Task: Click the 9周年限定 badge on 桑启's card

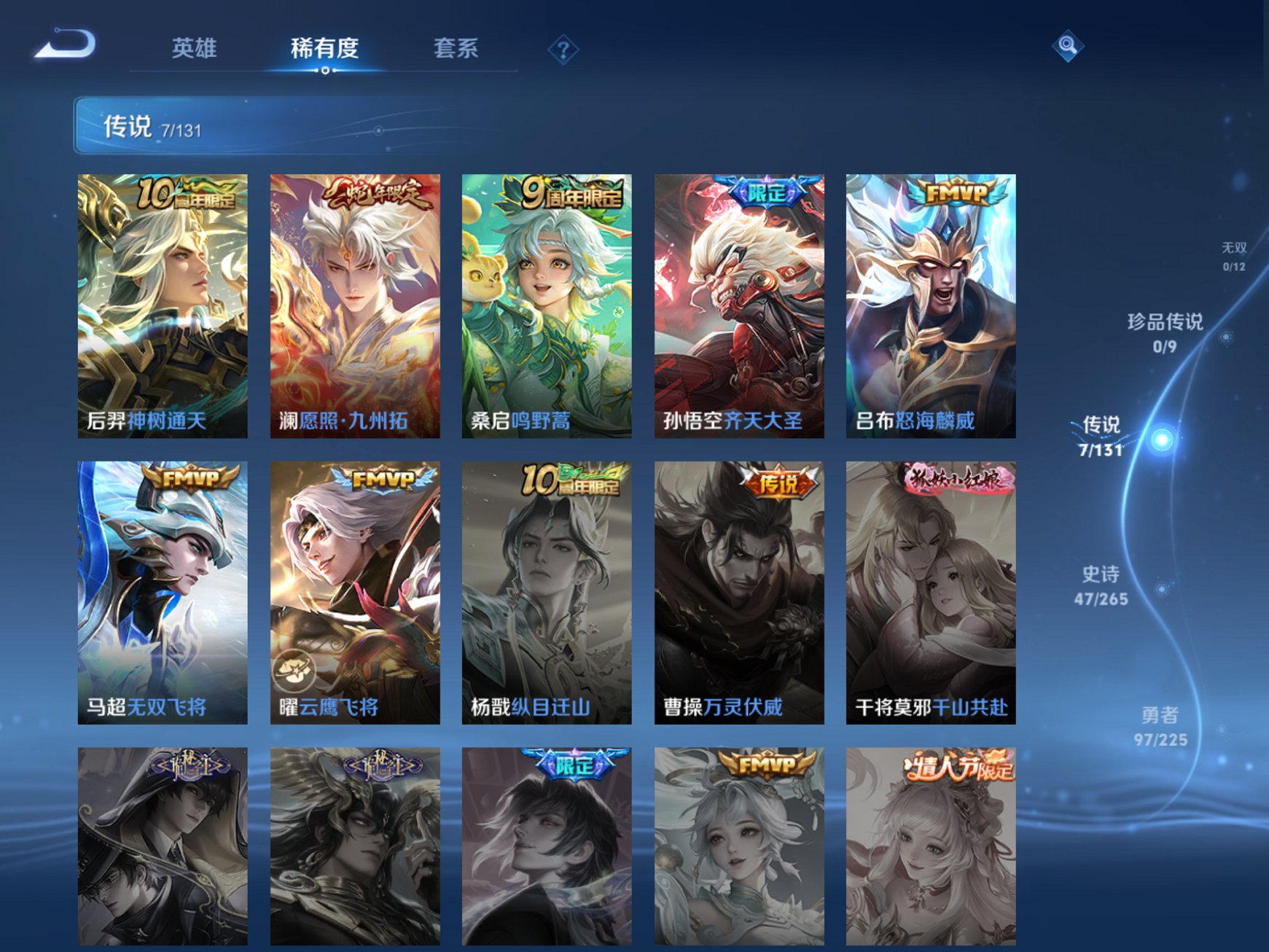Action: pyautogui.click(x=572, y=195)
